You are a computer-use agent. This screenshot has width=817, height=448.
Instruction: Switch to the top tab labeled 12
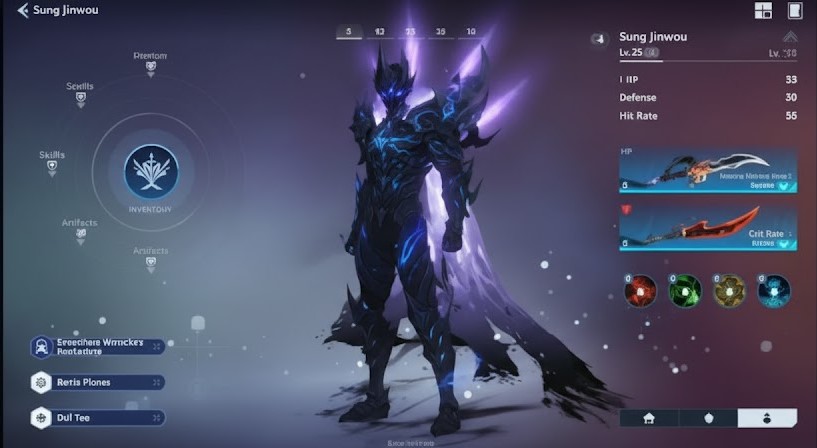[x=380, y=32]
